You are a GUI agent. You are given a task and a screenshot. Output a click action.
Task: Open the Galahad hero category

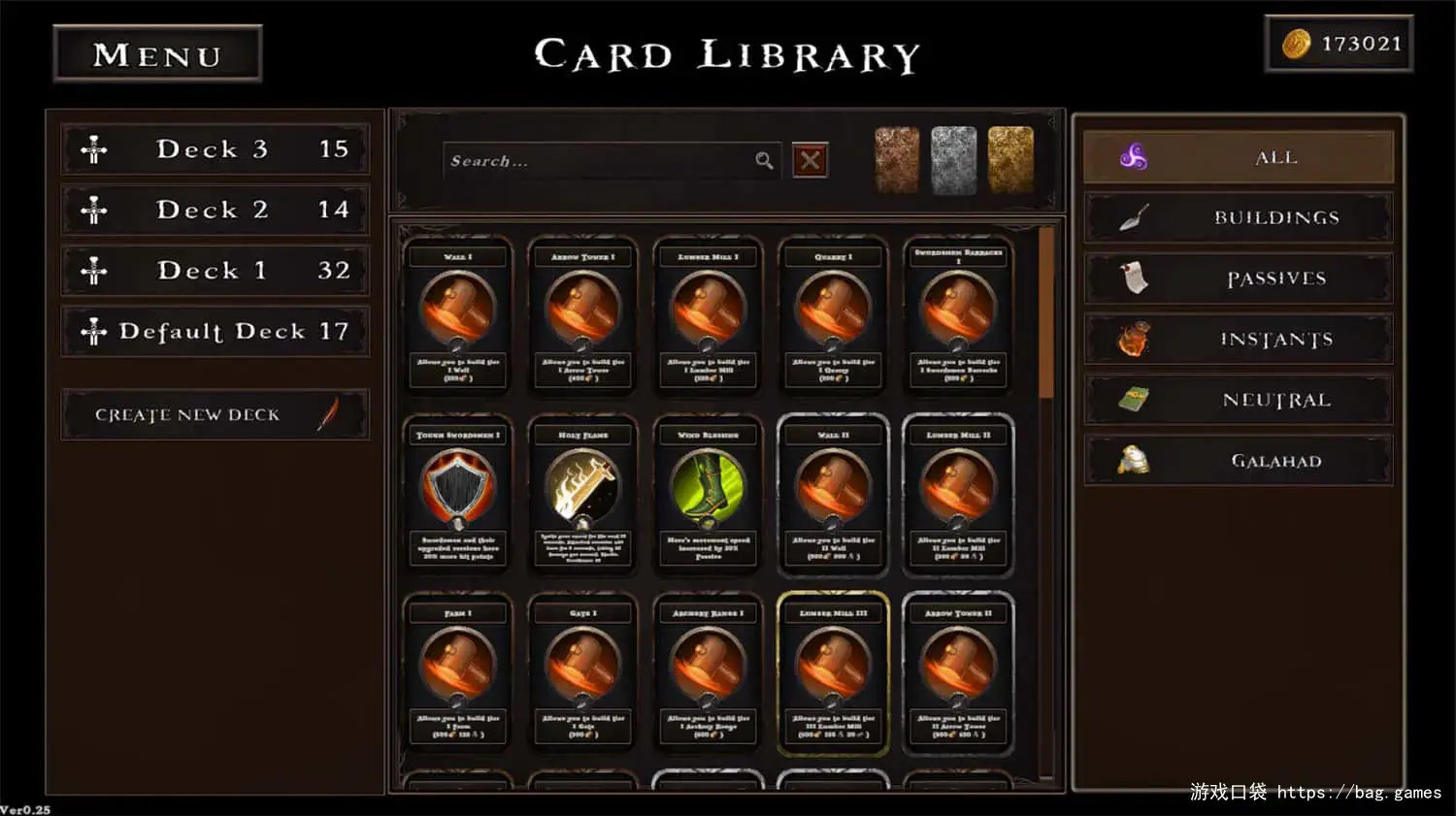[x=1239, y=461]
